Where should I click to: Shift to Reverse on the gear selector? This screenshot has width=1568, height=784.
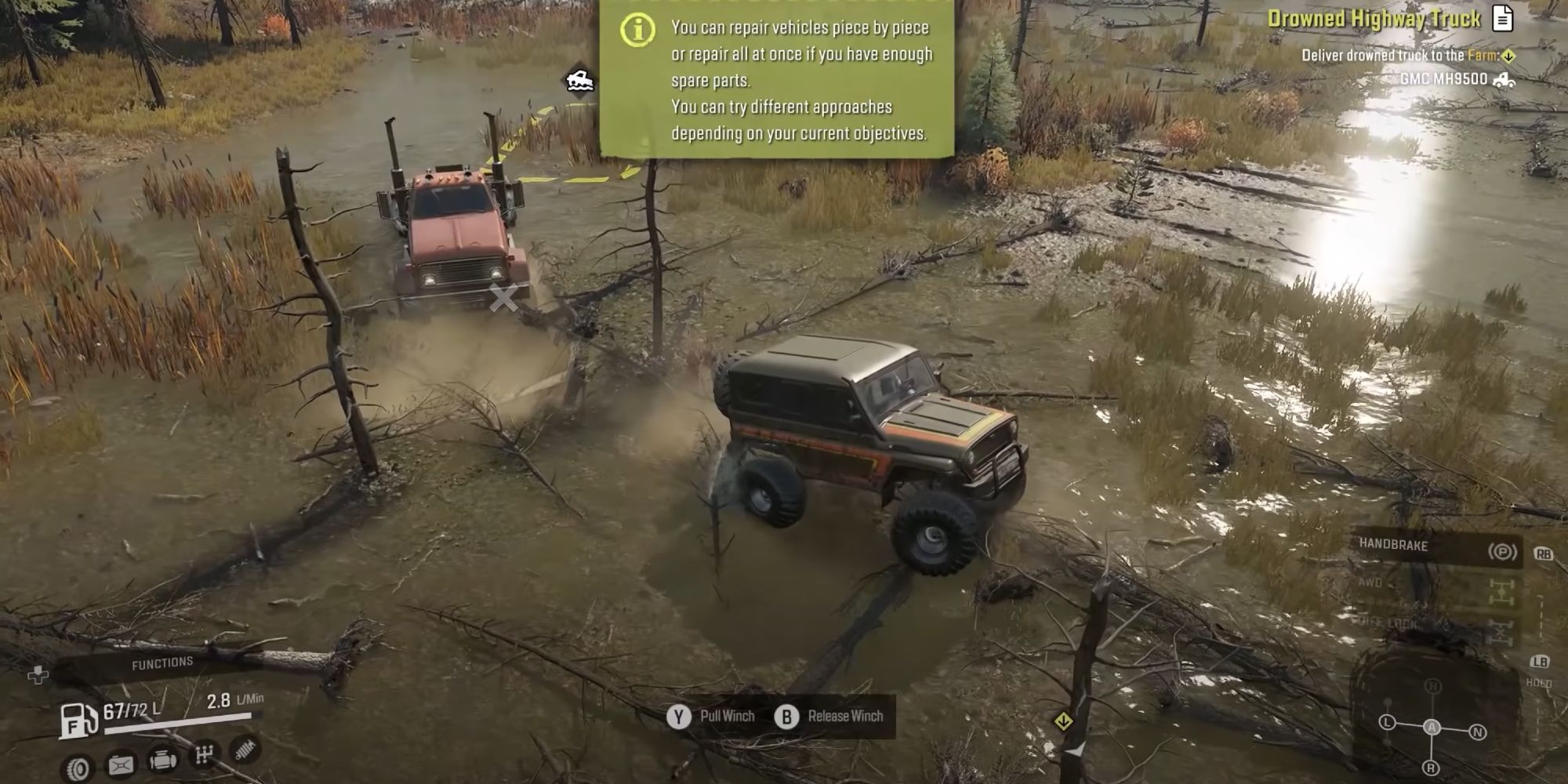point(1432,768)
